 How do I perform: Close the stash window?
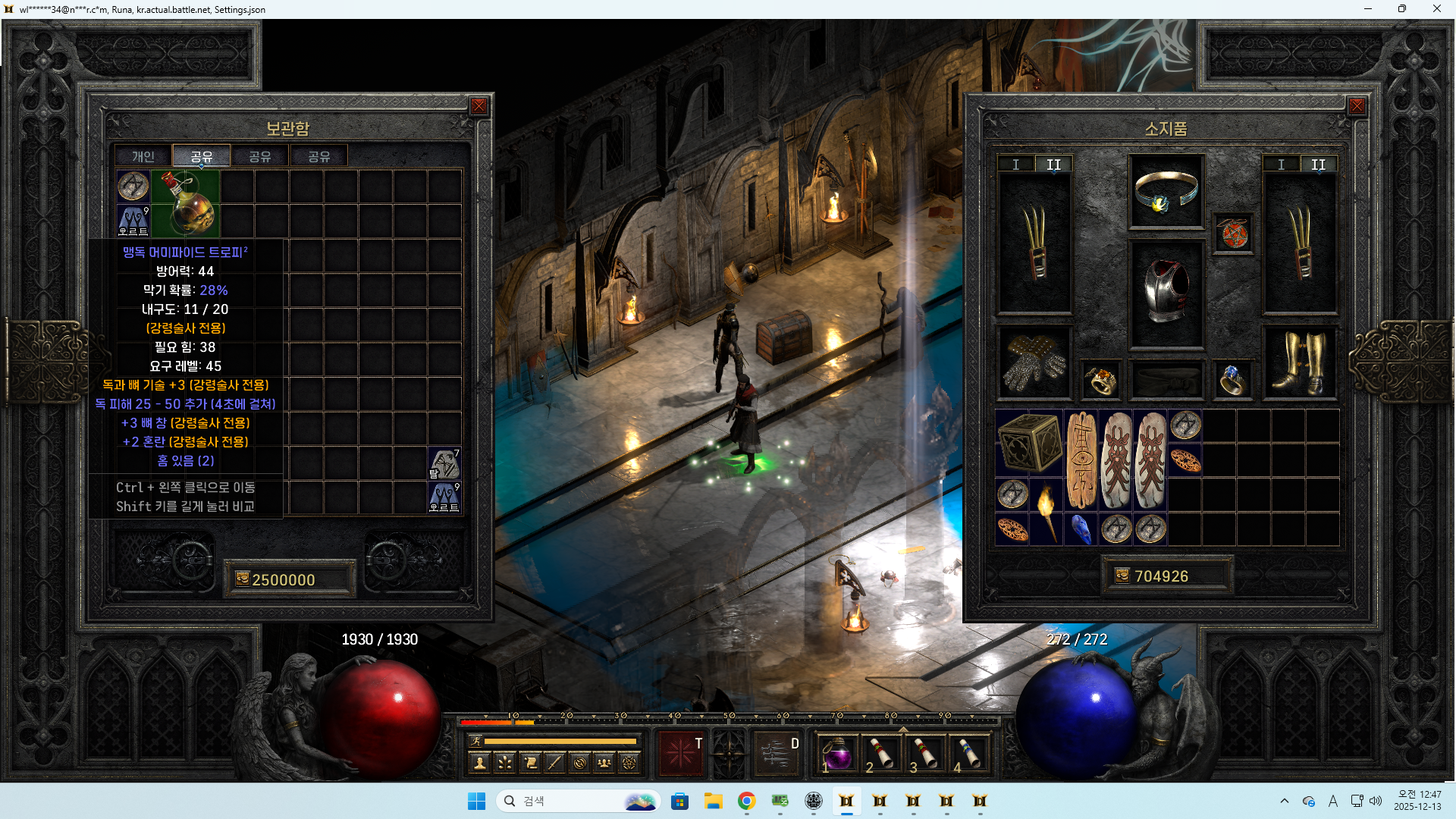click(479, 106)
